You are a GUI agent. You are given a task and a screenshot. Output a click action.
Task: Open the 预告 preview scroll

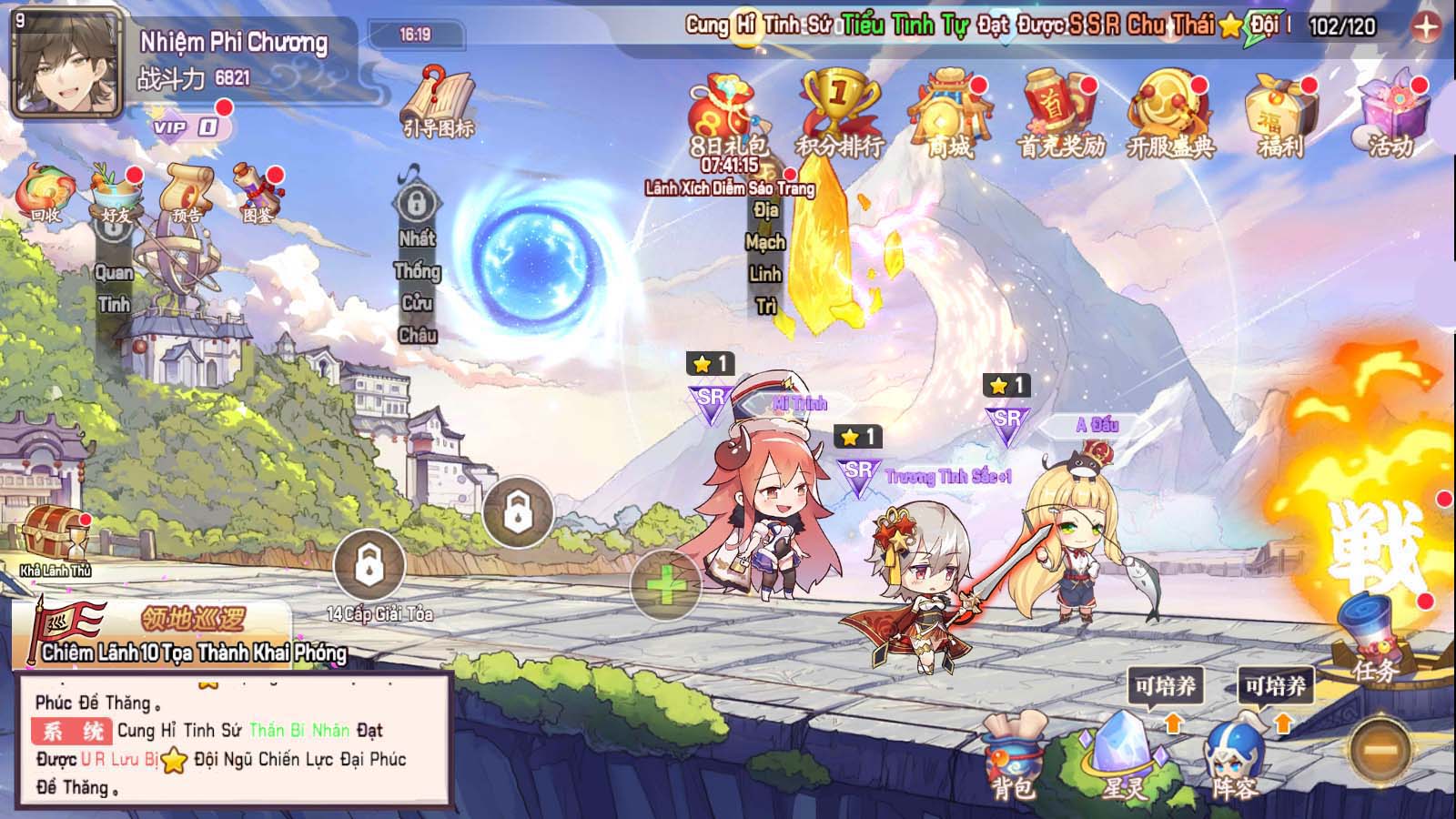tap(187, 191)
